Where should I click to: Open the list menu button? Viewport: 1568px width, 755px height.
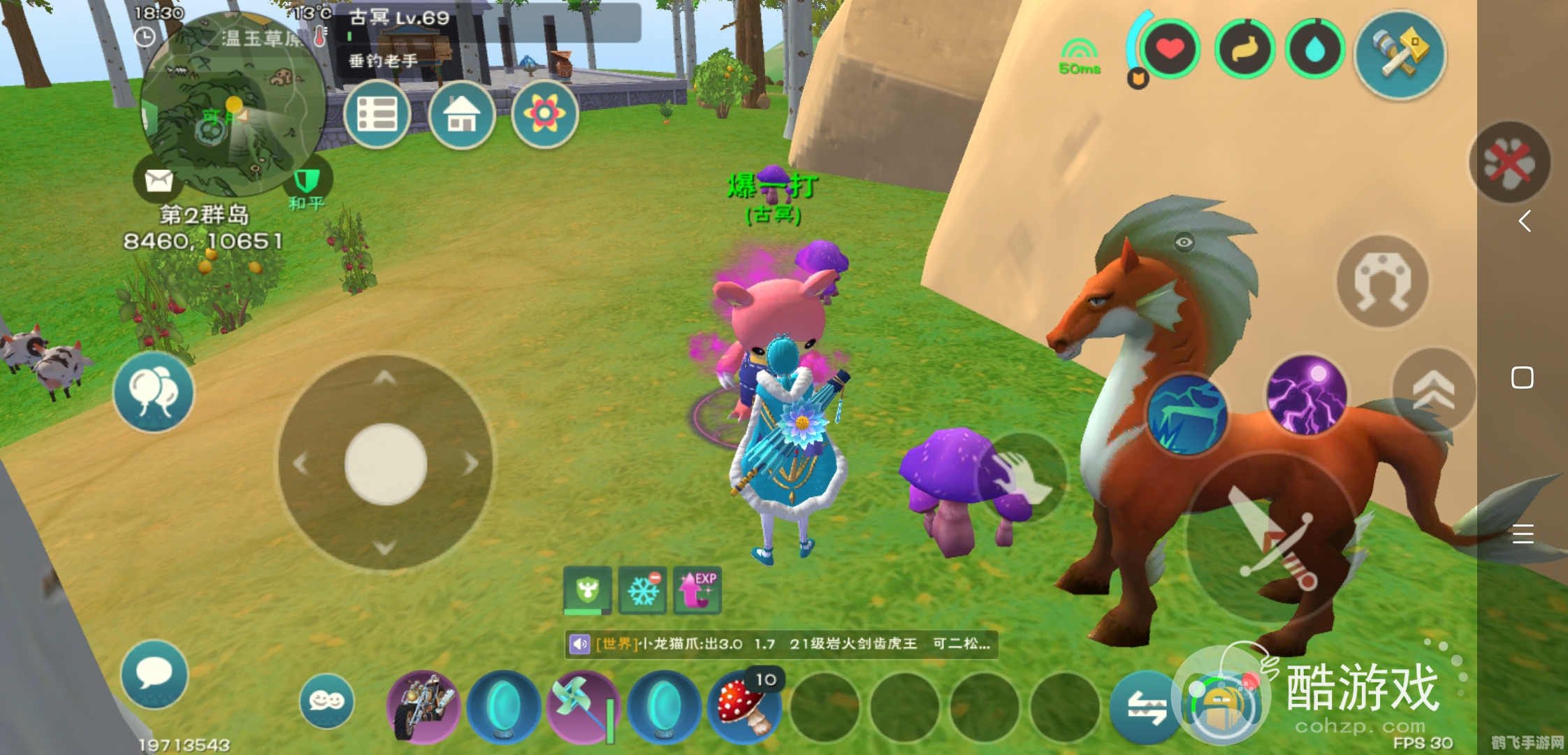pos(377,114)
